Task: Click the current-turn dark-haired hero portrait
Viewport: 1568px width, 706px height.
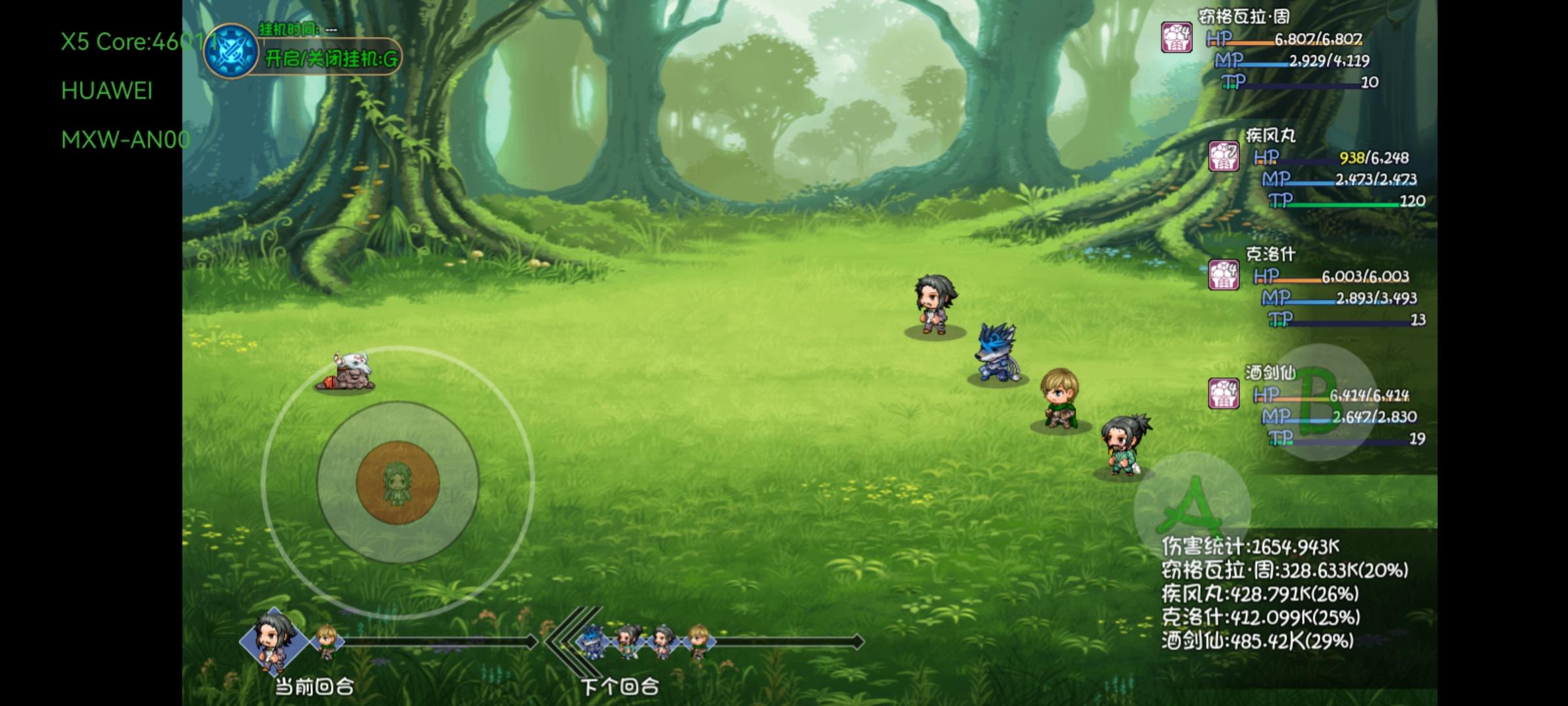Action: [x=274, y=640]
